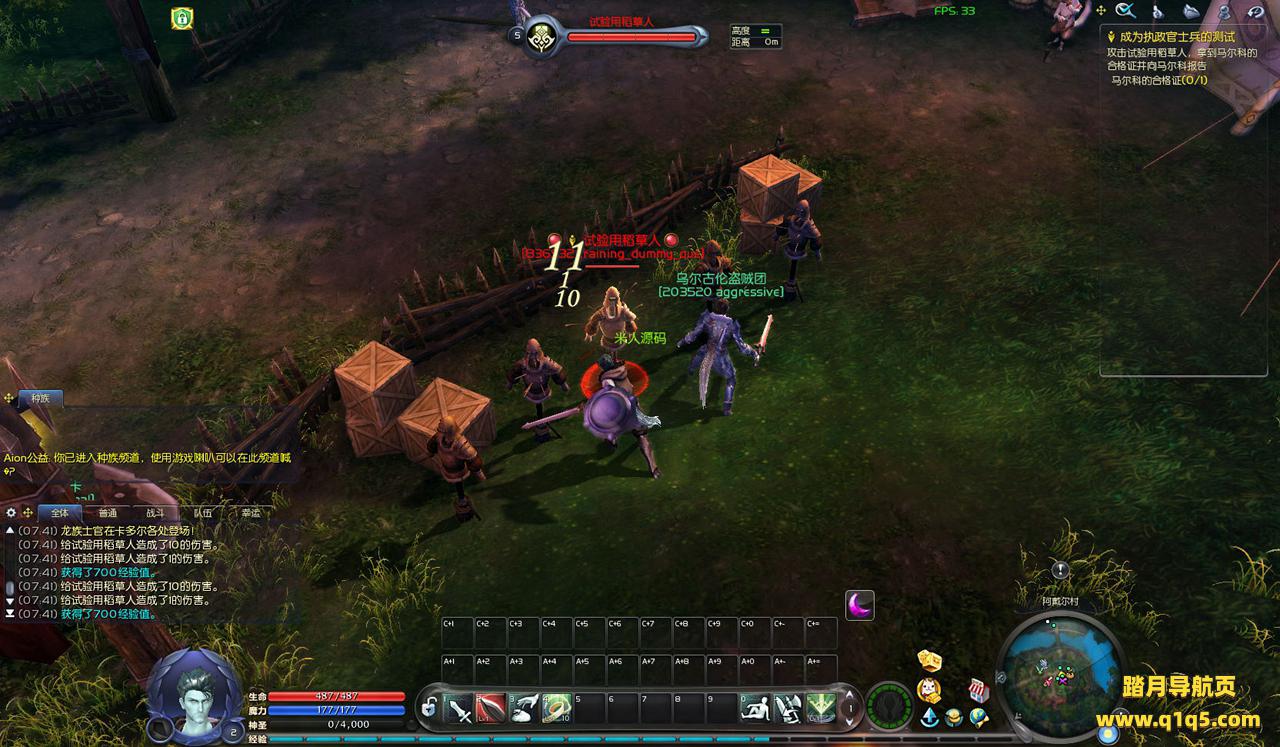Activate the sitting rest skill icon
Image resolution: width=1280 pixels, height=747 pixels.
click(x=755, y=708)
